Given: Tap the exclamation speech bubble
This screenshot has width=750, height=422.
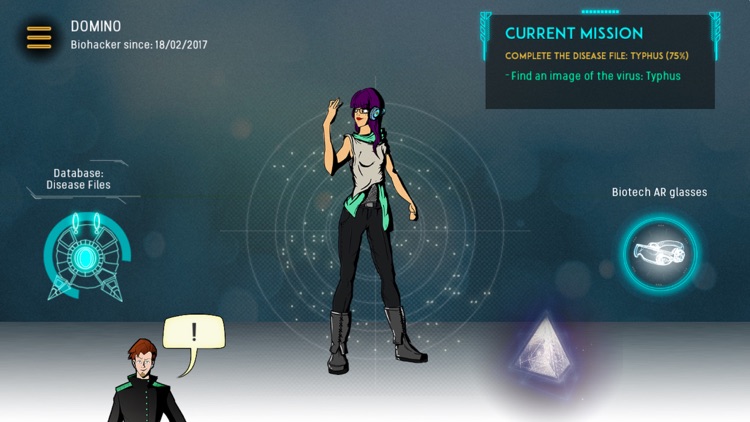Looking at the screenshot, I should tap(193, 334).
